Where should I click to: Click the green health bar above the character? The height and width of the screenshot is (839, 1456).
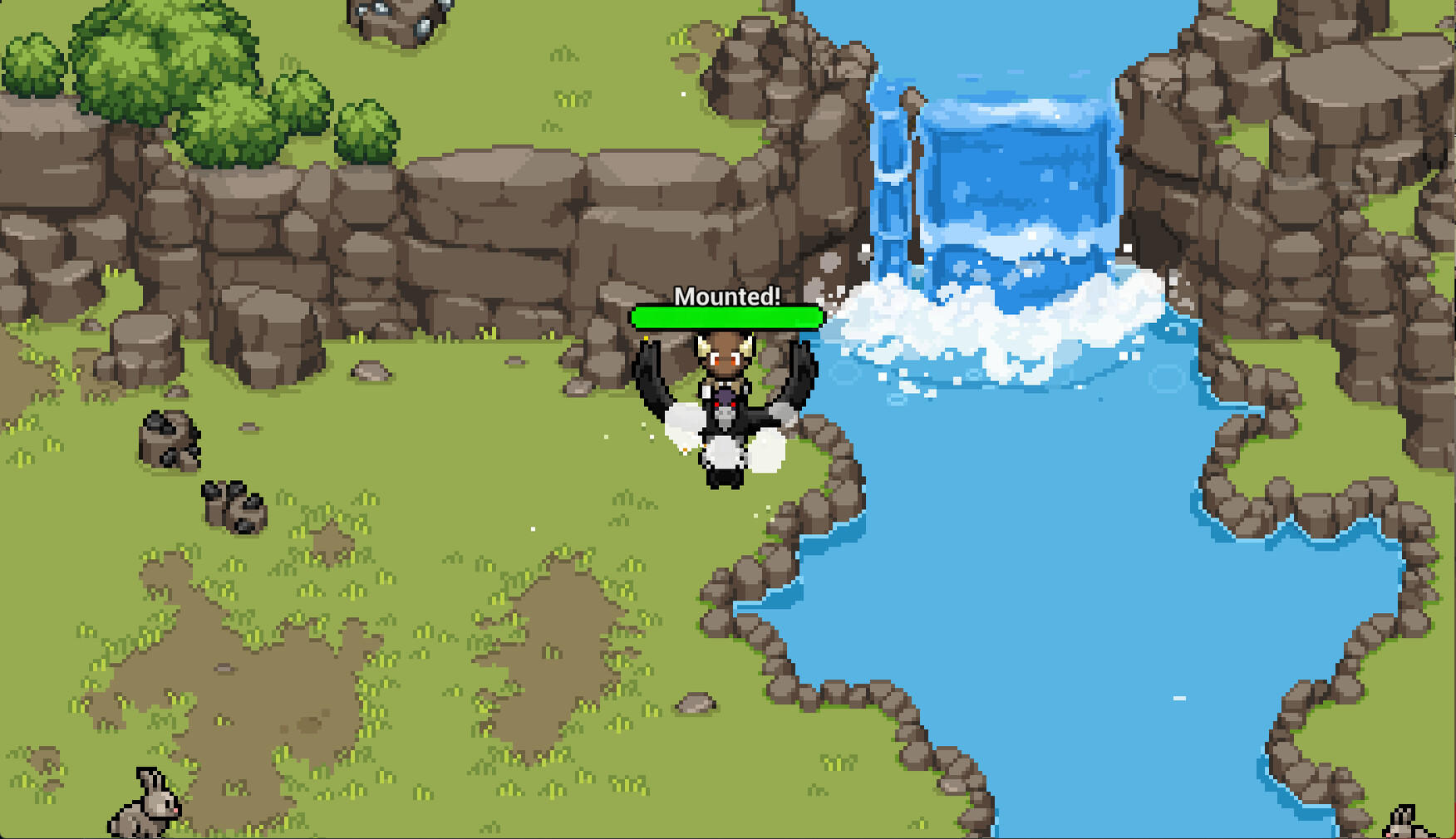click(727, 317)
